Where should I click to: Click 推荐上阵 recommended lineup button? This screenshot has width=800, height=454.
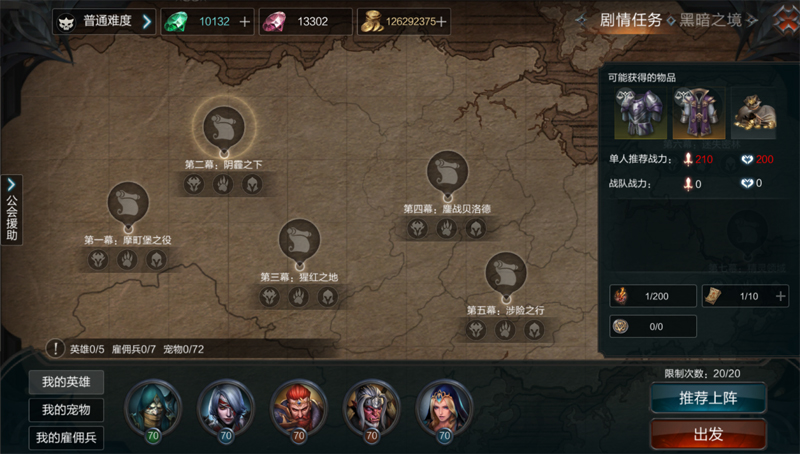pos(708,398)
